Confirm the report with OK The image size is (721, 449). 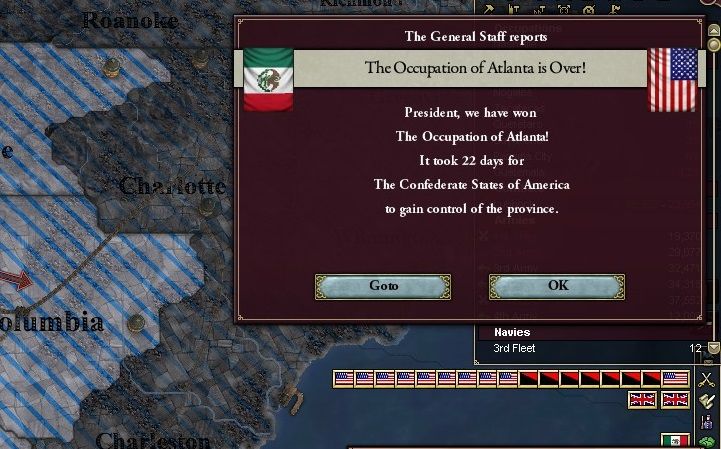point(557,286)
